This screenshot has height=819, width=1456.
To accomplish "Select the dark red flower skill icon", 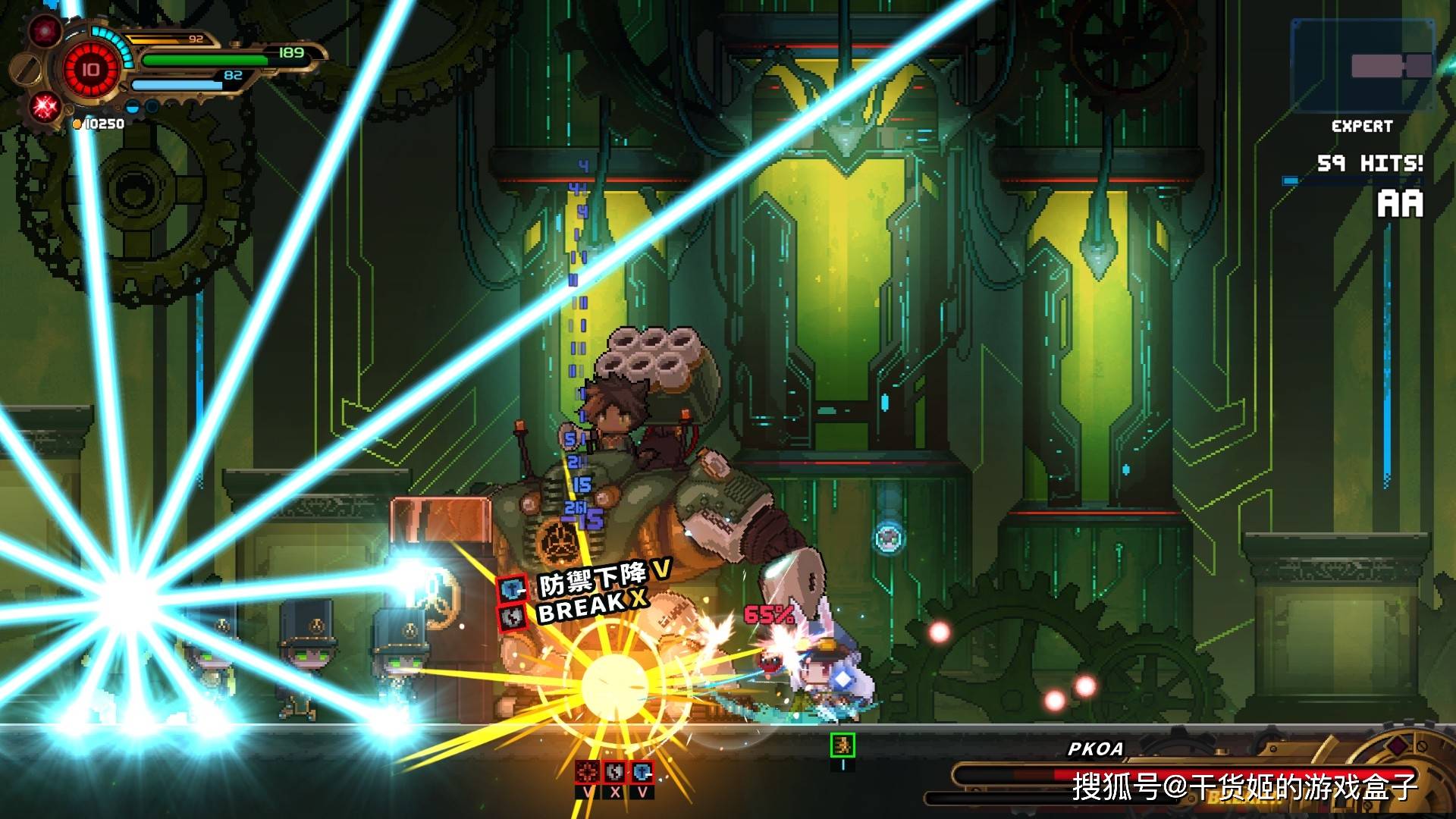I will pyautogui.click(x=45, y=31).
